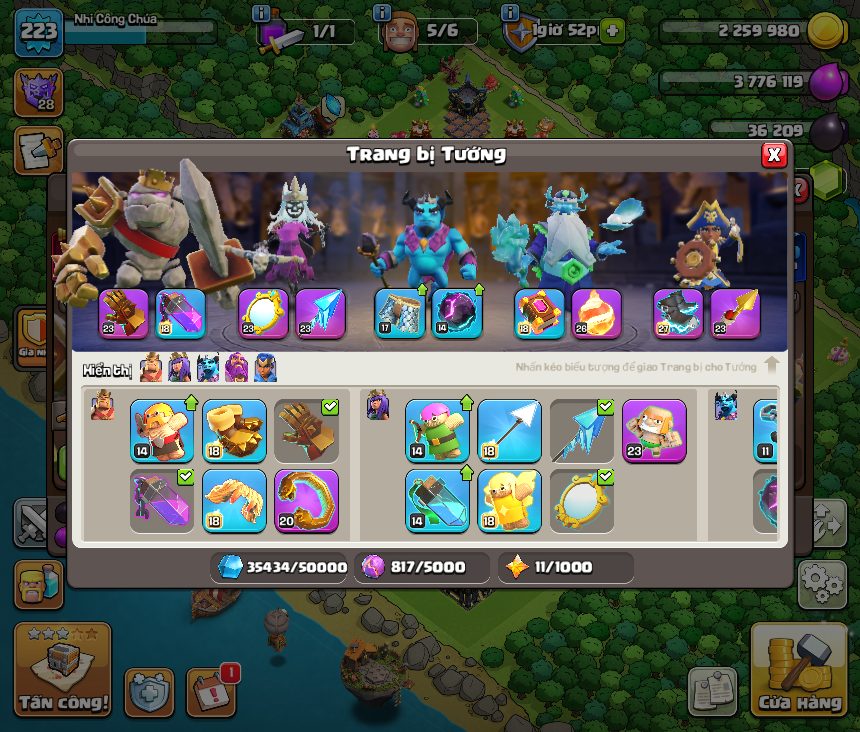Filter equipment by Grand Warden
This screenshot has width=860, height=732.
(x=237, y=368)
